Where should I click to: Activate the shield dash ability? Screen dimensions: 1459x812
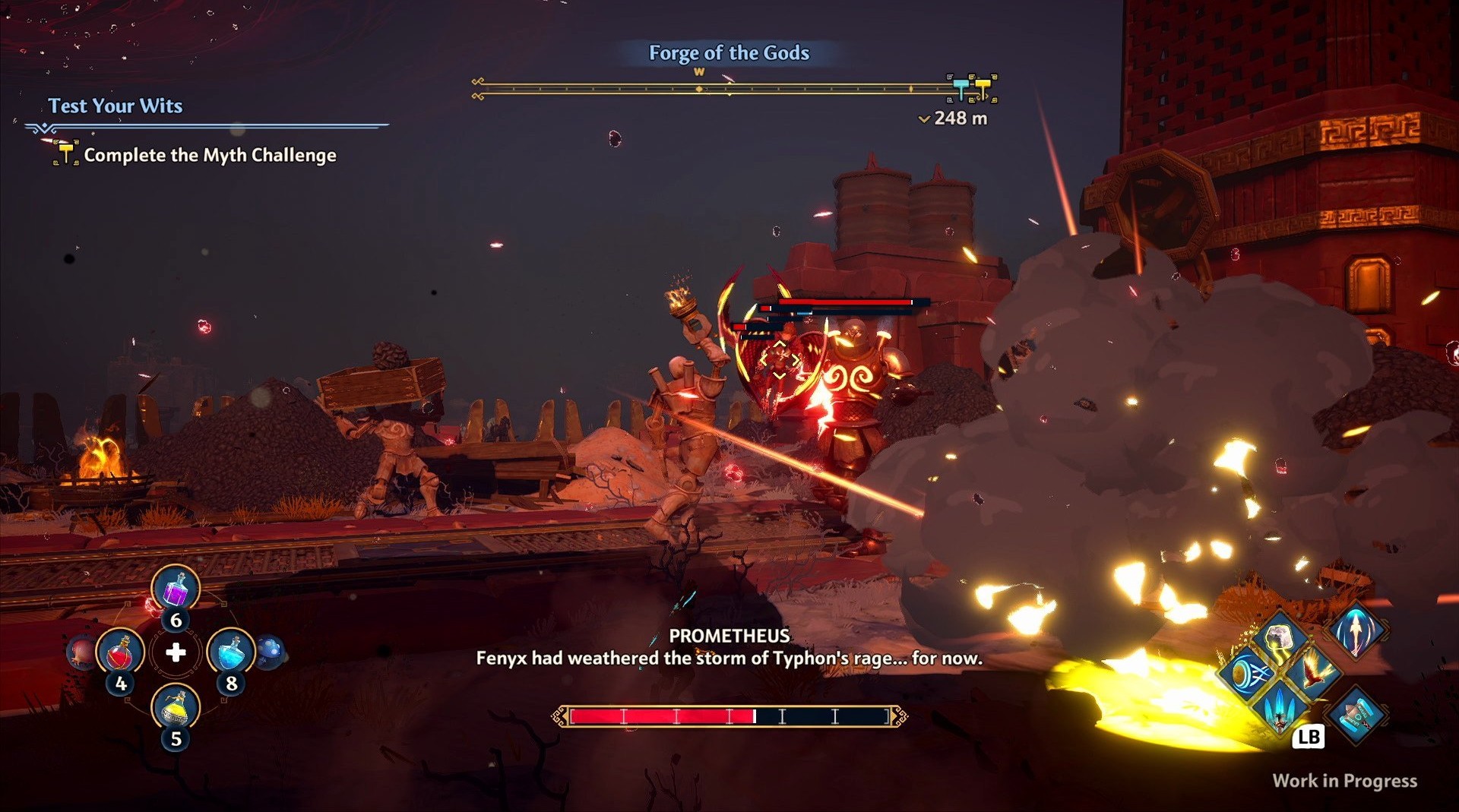[x=1247, y=672]
